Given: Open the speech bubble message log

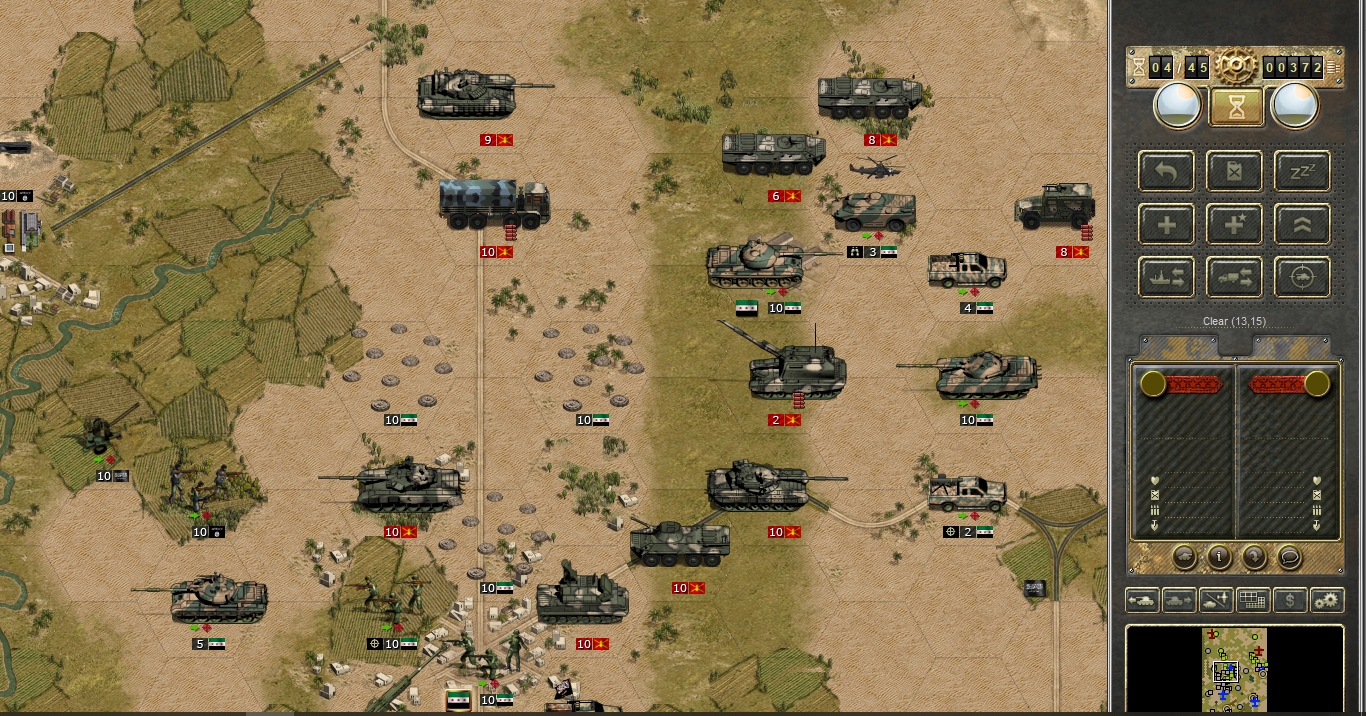Looking at the screenshot, I should click(x=1291, y=556).
